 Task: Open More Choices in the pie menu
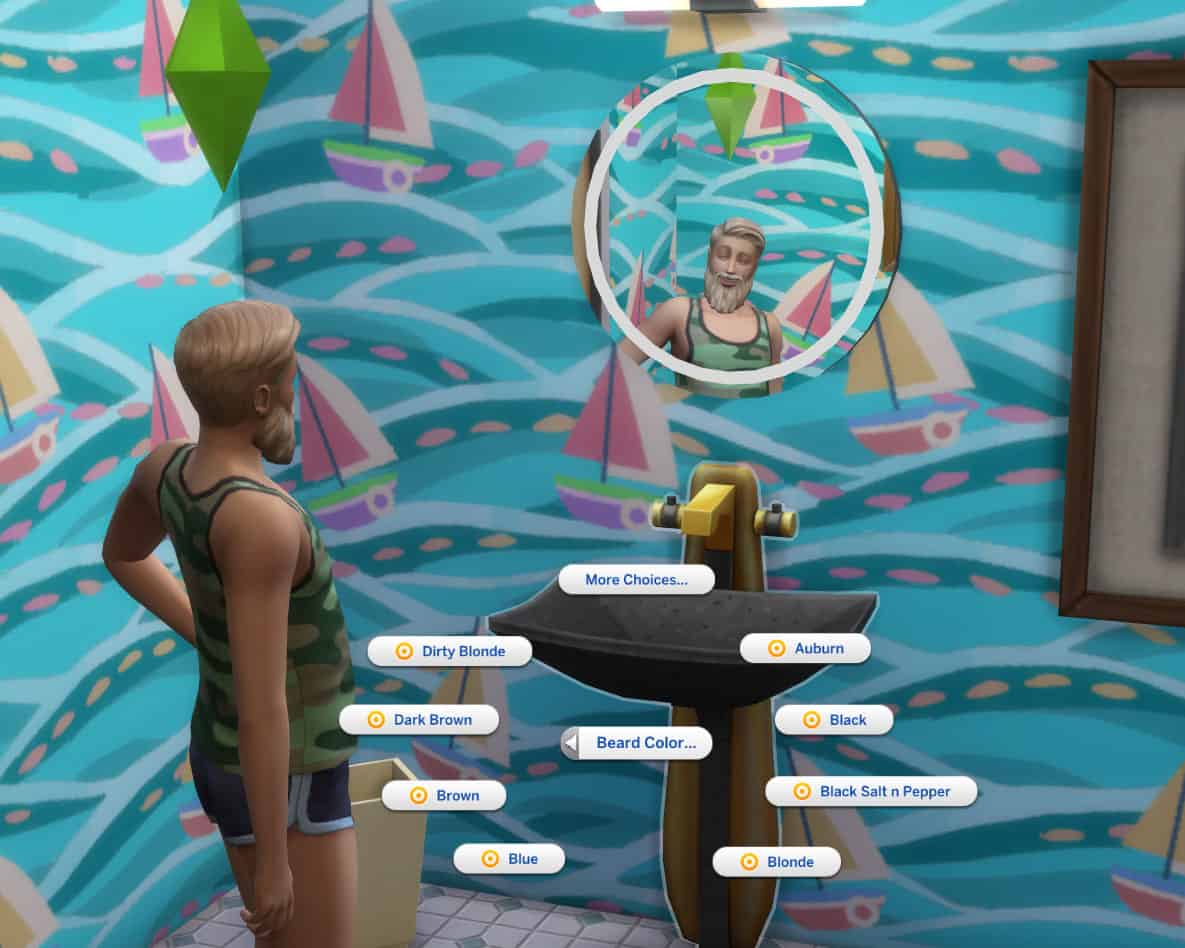636,580
